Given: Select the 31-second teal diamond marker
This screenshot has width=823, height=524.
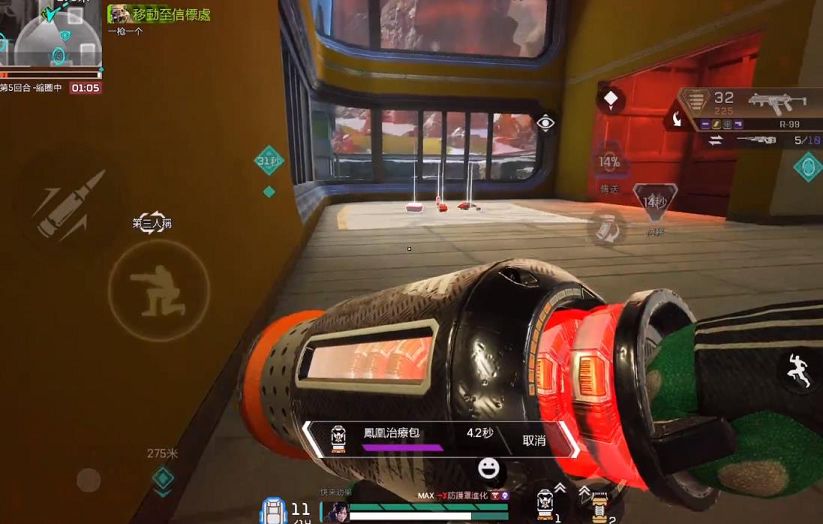Looking at the screenshot, I should point(268,160).
